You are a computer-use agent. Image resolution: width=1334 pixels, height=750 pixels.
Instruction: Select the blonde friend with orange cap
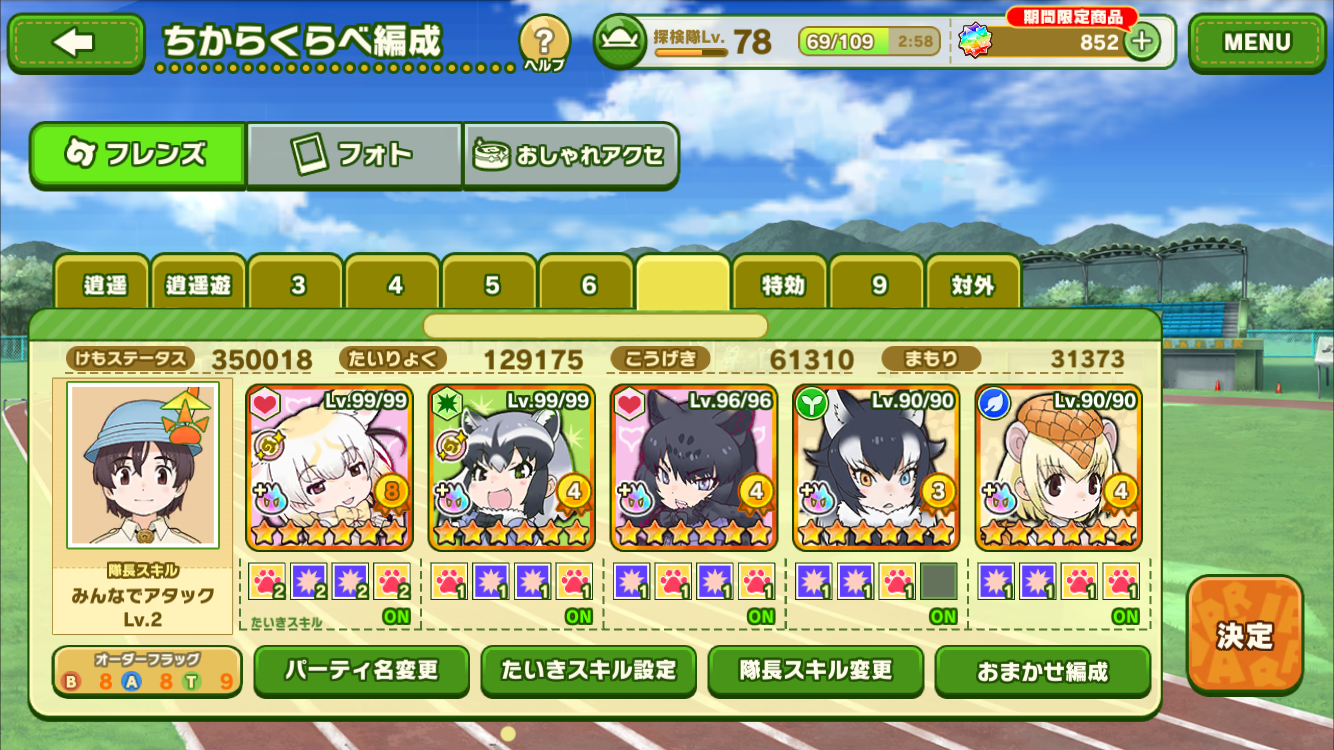point(1058,467)
